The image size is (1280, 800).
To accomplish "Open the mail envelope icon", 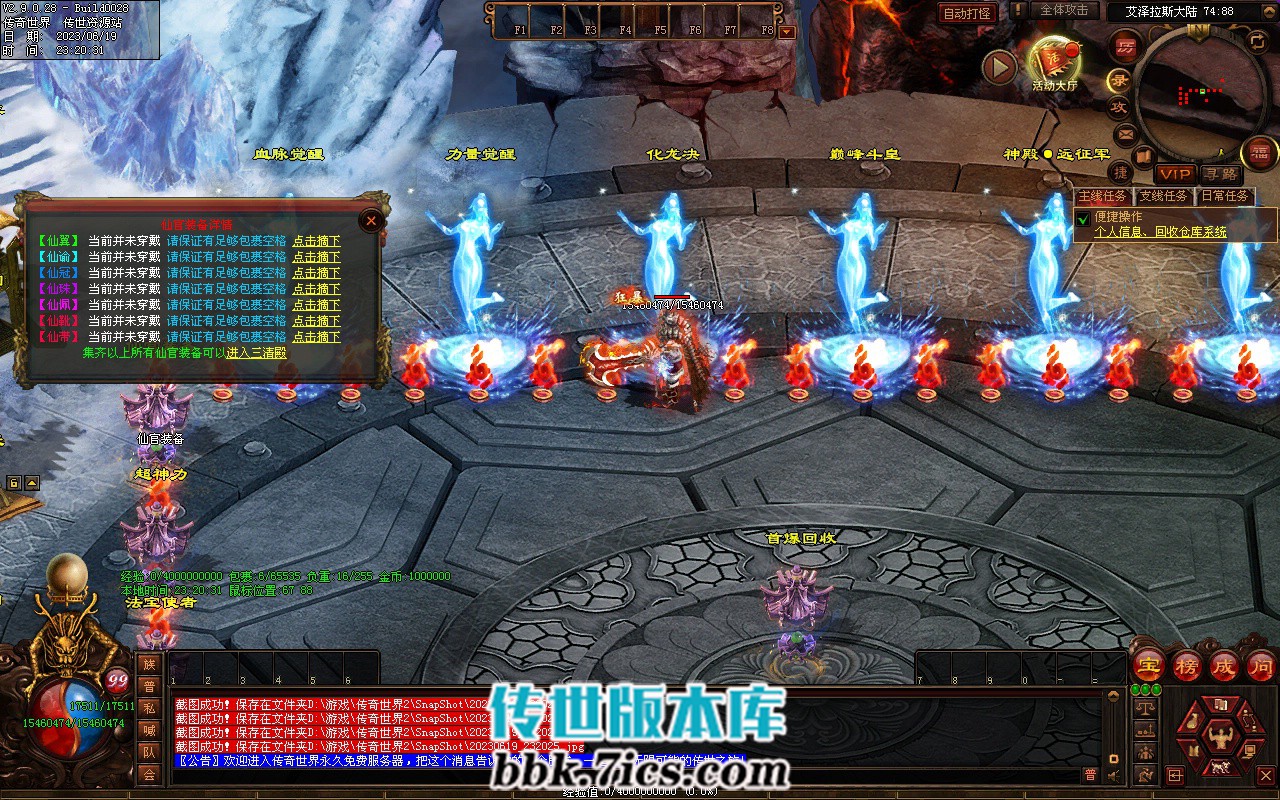I will pyautogui.click(x=1126, y=133).
